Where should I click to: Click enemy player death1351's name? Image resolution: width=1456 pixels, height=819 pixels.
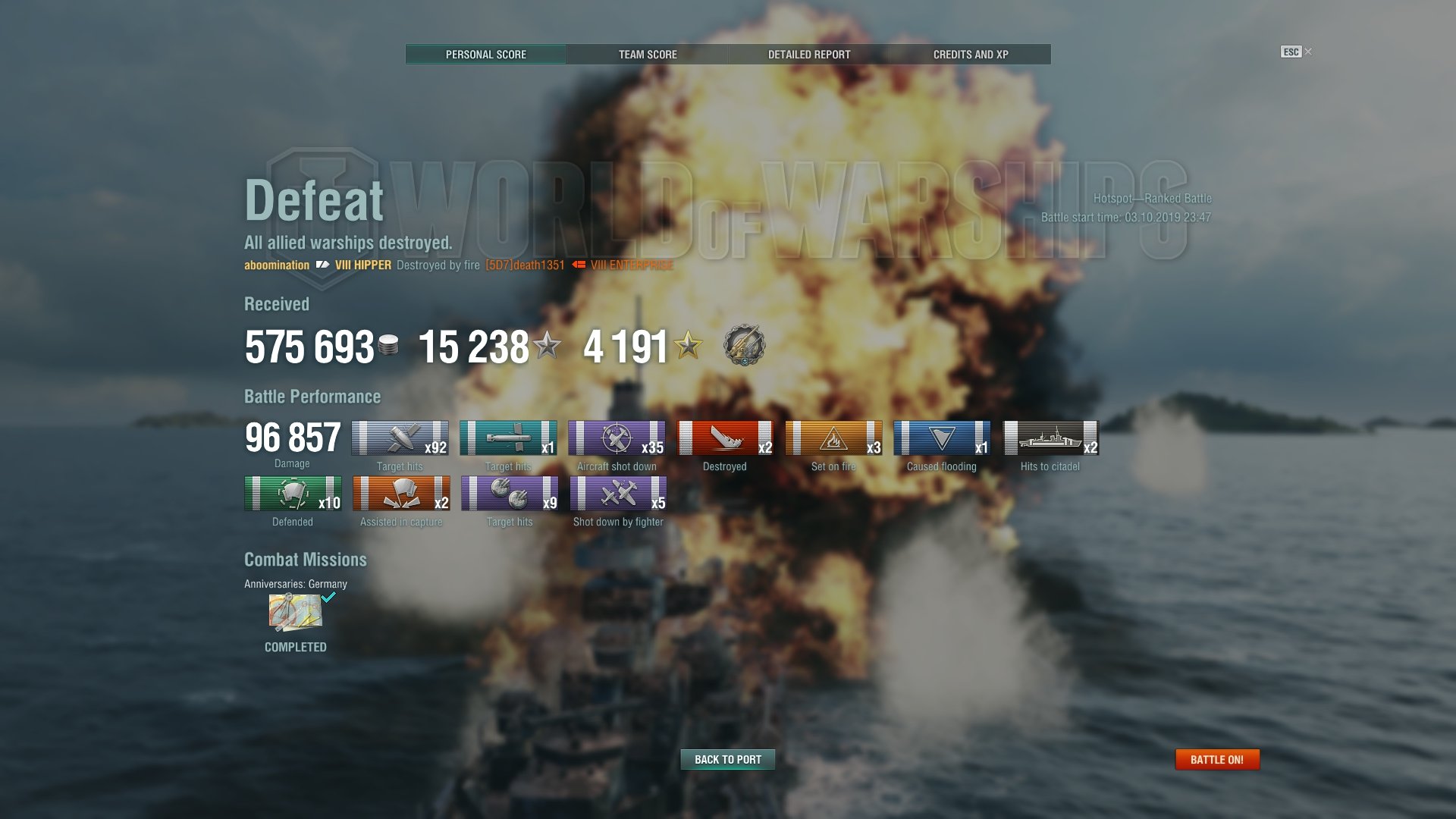[x=525, y=265]
